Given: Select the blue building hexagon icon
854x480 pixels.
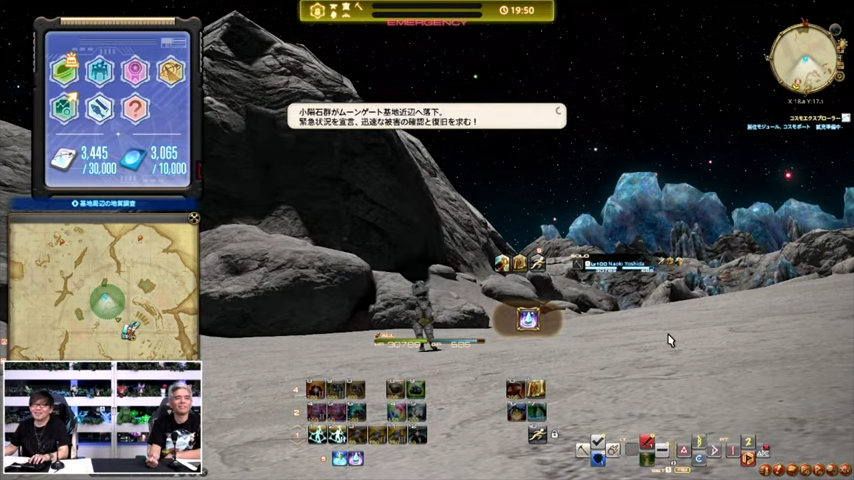Looking at the screenshot, I should pyautogui.click(x=99, y=70).
